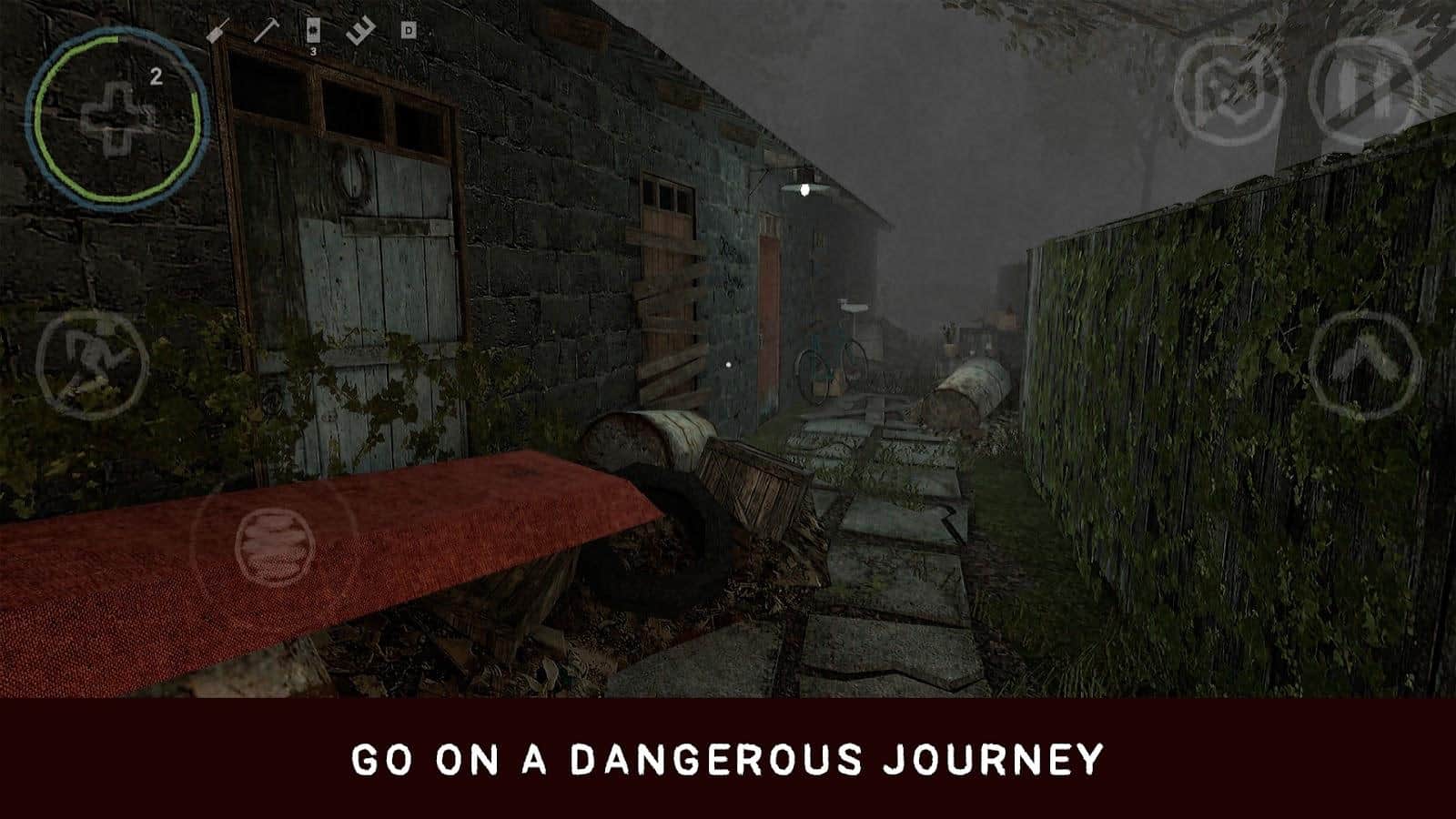Tap the medkit counter showing '2'

tap(157, 76)
